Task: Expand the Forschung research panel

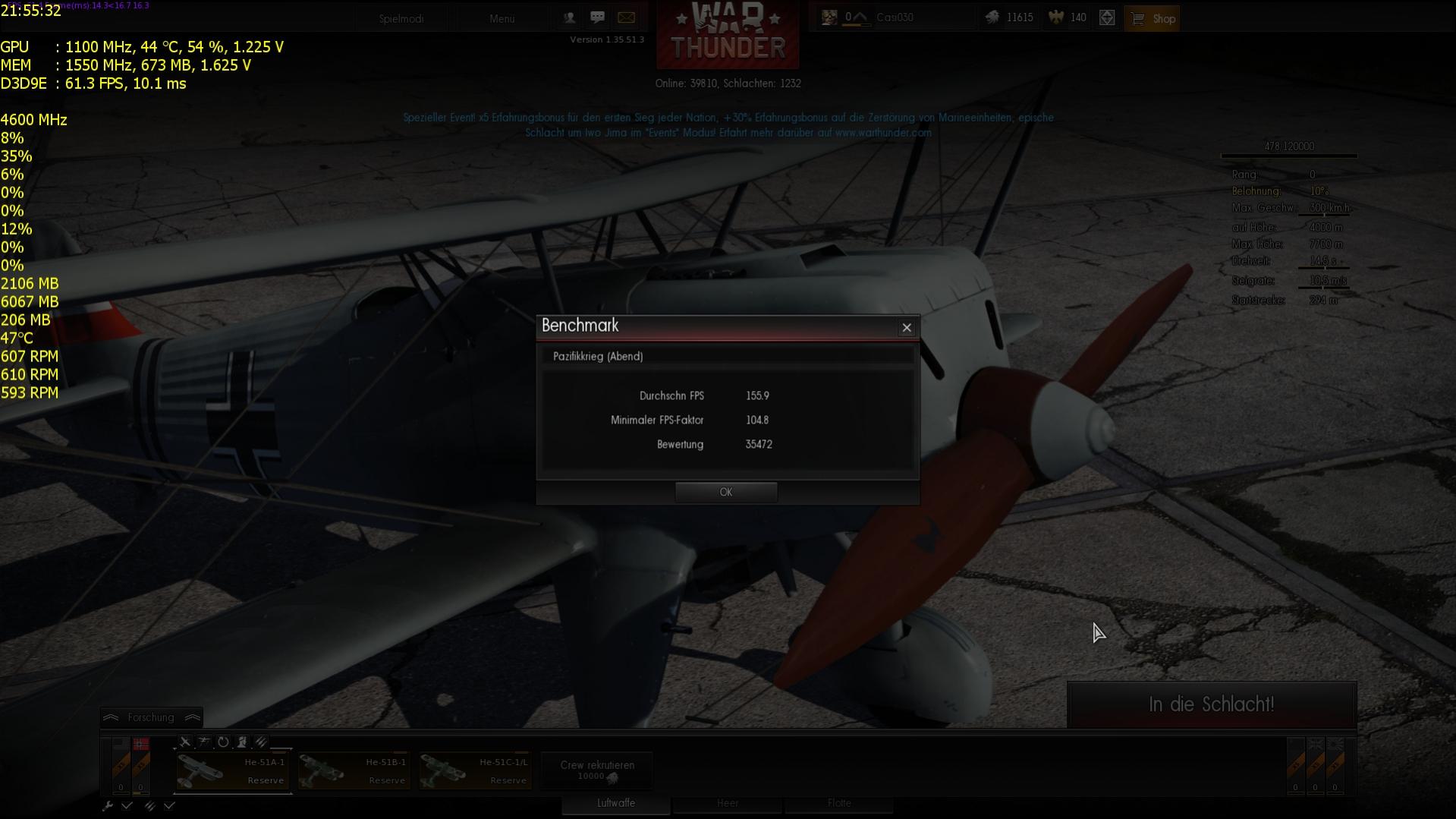Action: [x=151, y=717]
